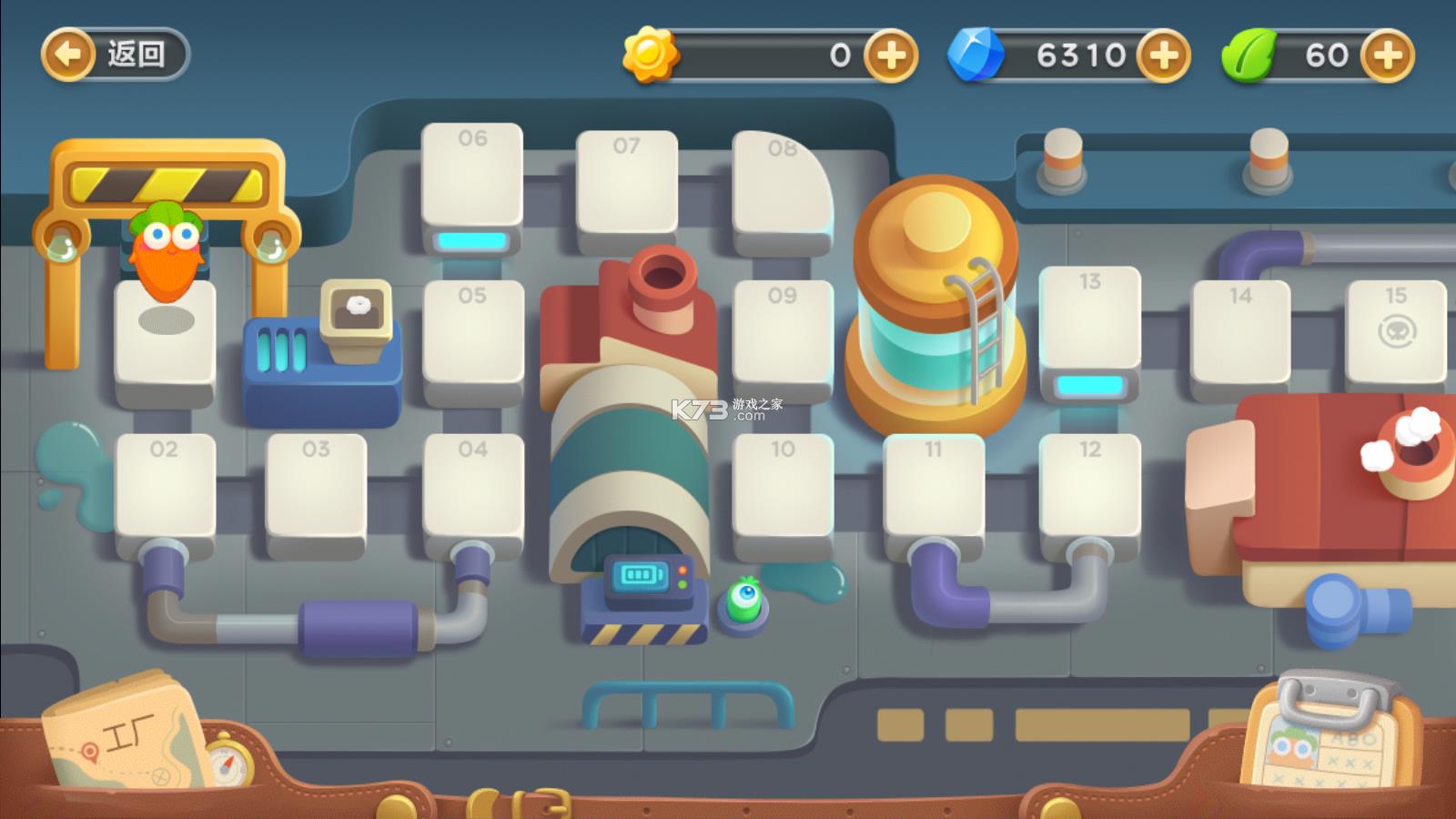1456x819 pixels.
Task: Click the battery display on the tunnel console
Action: pos(640,574)
